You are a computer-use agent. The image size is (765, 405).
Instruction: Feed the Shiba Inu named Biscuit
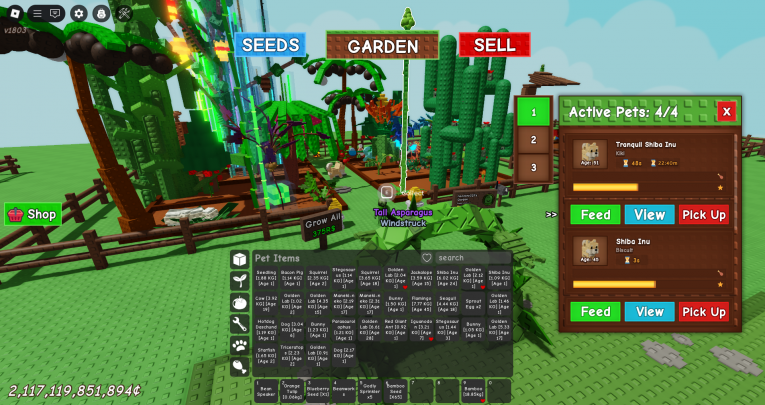tap(595, 312)
